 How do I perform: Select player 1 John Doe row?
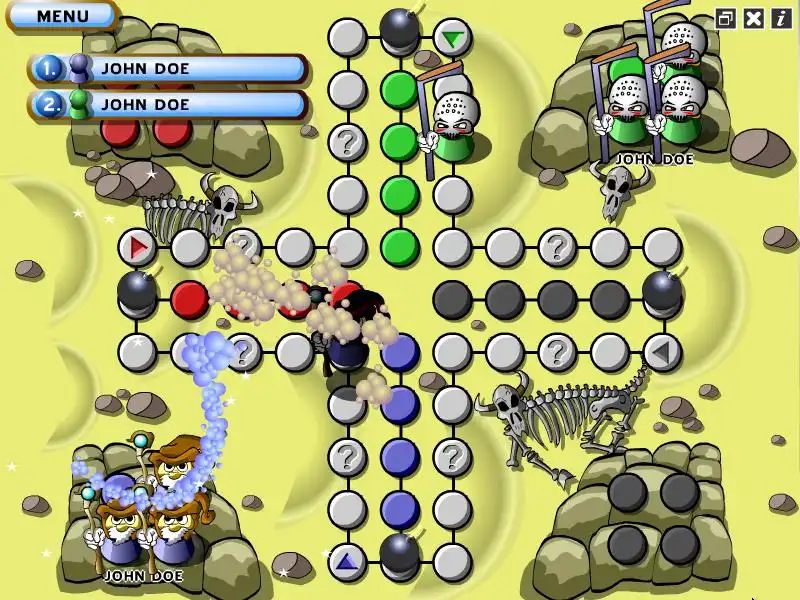tap(168, 69)
